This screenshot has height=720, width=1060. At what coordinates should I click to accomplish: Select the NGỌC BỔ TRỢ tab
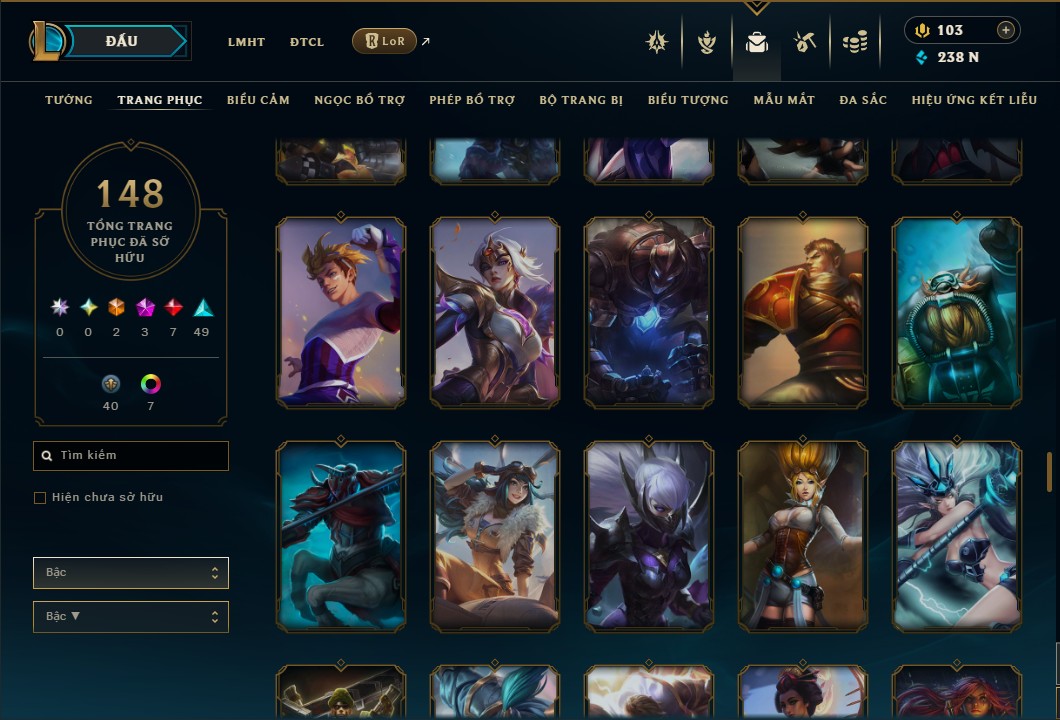tap(359, 100)
